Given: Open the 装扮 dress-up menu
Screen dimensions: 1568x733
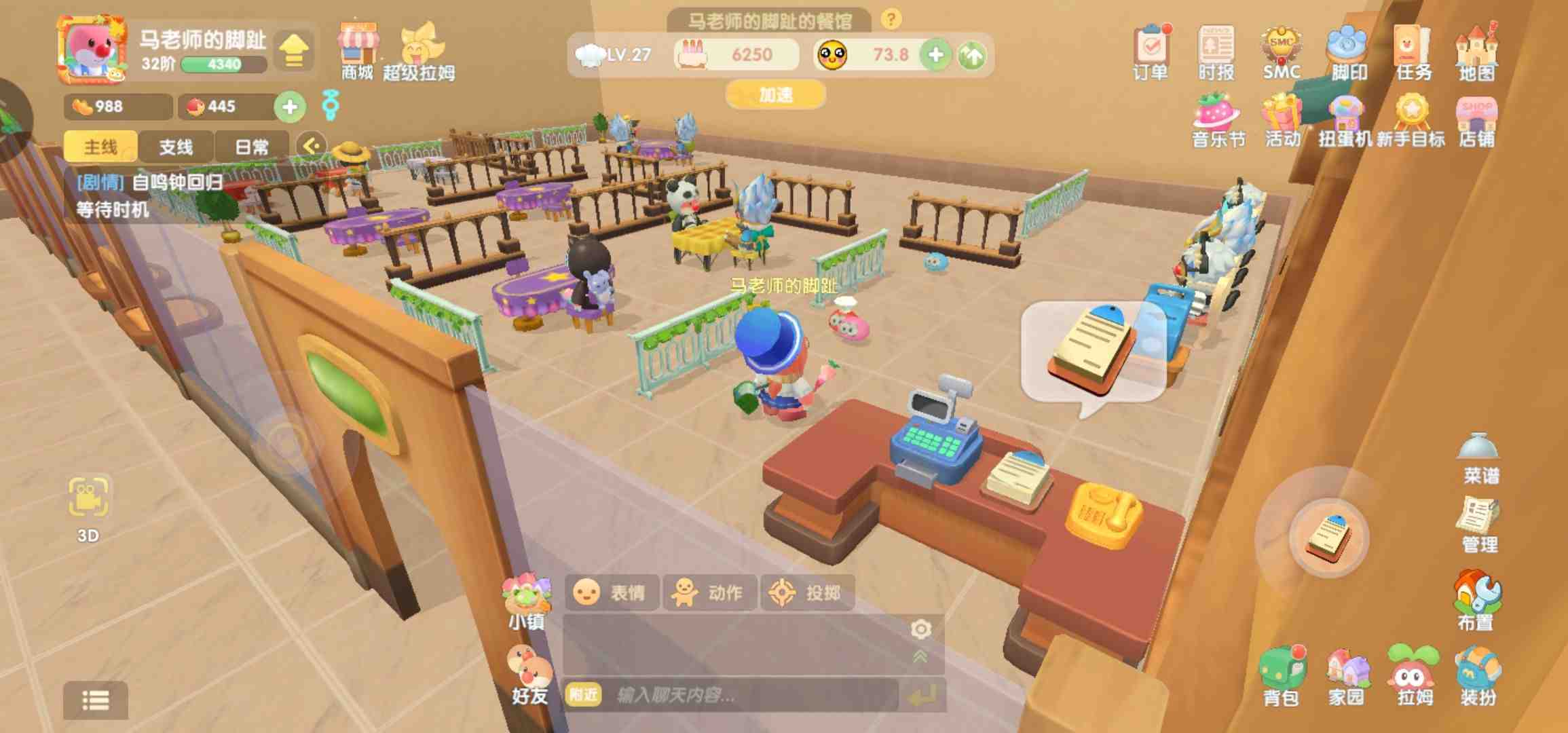Looking at the screenshot, I should pos(1478,675).
